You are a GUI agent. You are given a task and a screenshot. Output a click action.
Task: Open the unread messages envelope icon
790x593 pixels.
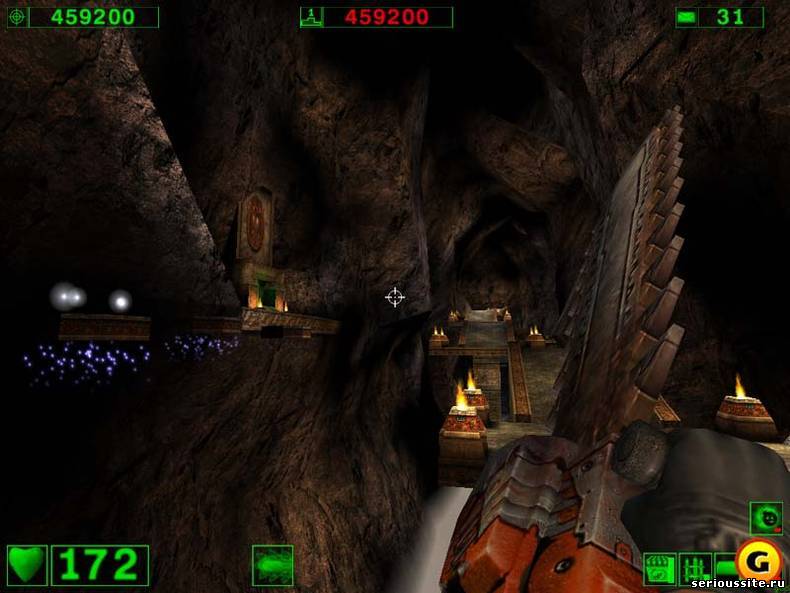686,17
